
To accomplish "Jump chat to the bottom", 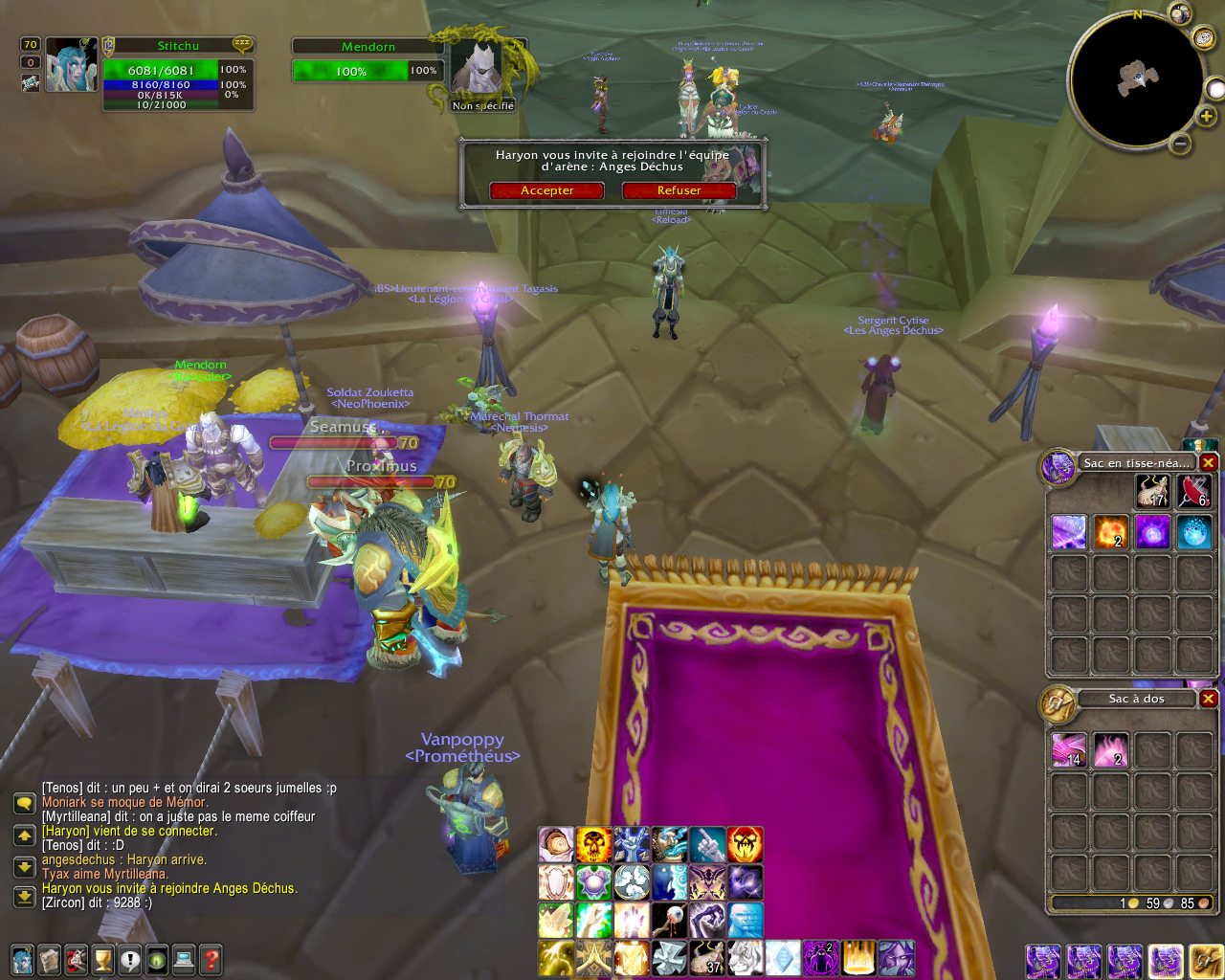I will coord(24,897).
